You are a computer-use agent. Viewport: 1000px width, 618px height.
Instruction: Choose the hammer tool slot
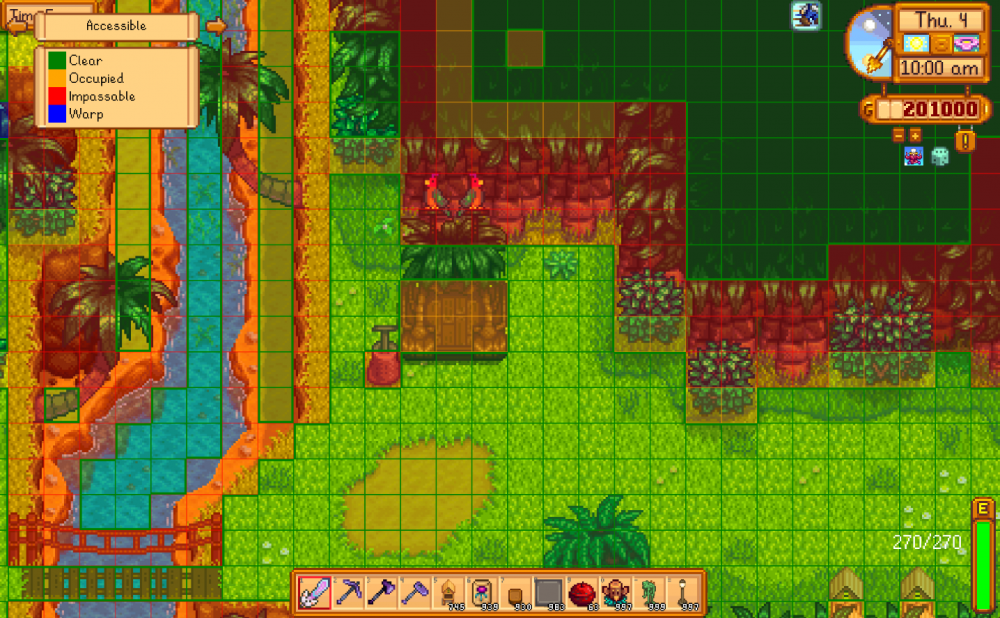(415, 592)
